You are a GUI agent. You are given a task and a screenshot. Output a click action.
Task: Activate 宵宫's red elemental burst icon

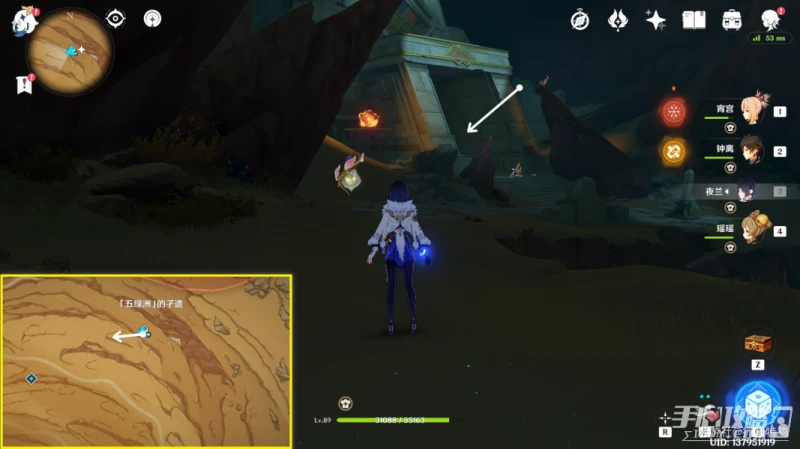[x=673, y=112]
